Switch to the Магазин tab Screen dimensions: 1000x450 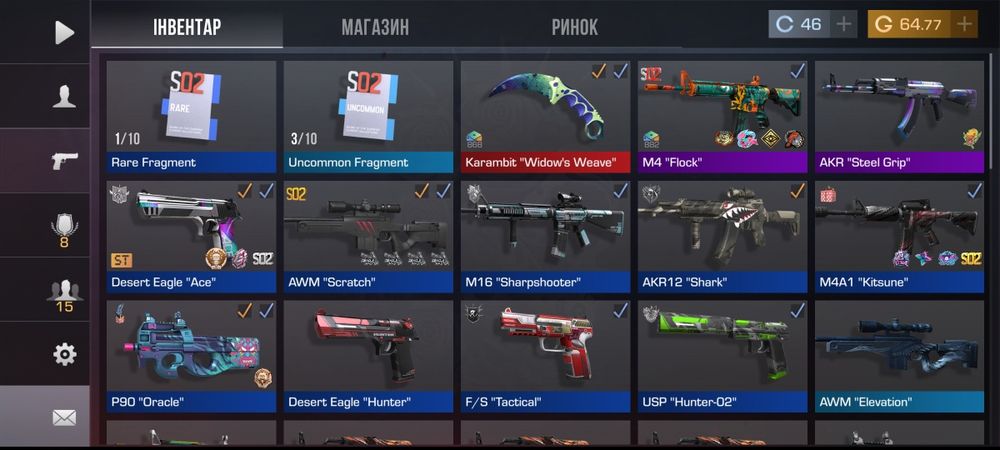point(375,27)
